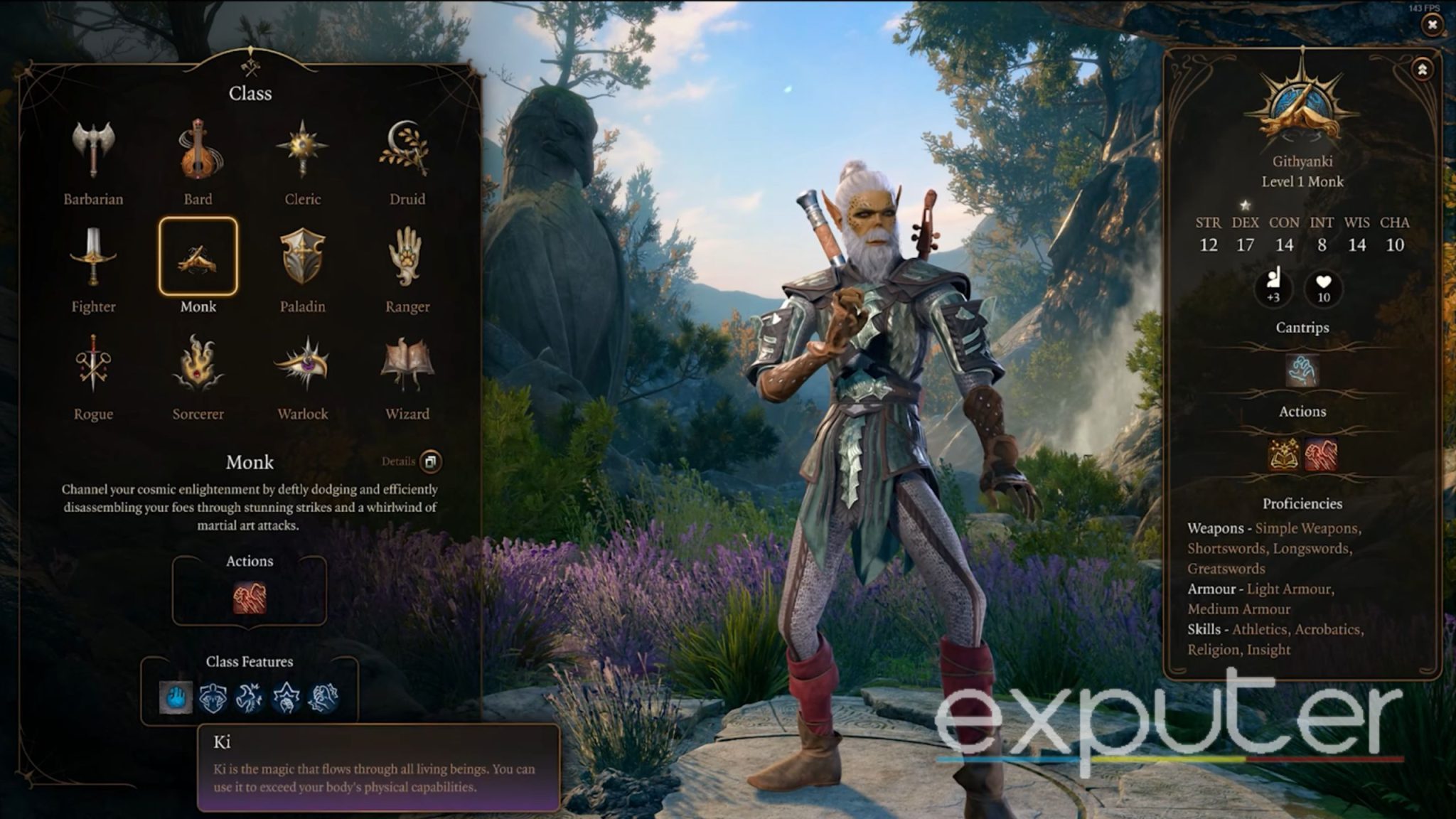The width and height of the screenshot is (1456, 819).
Task: Open the Class section header emblem
Action: click(250, 66)
